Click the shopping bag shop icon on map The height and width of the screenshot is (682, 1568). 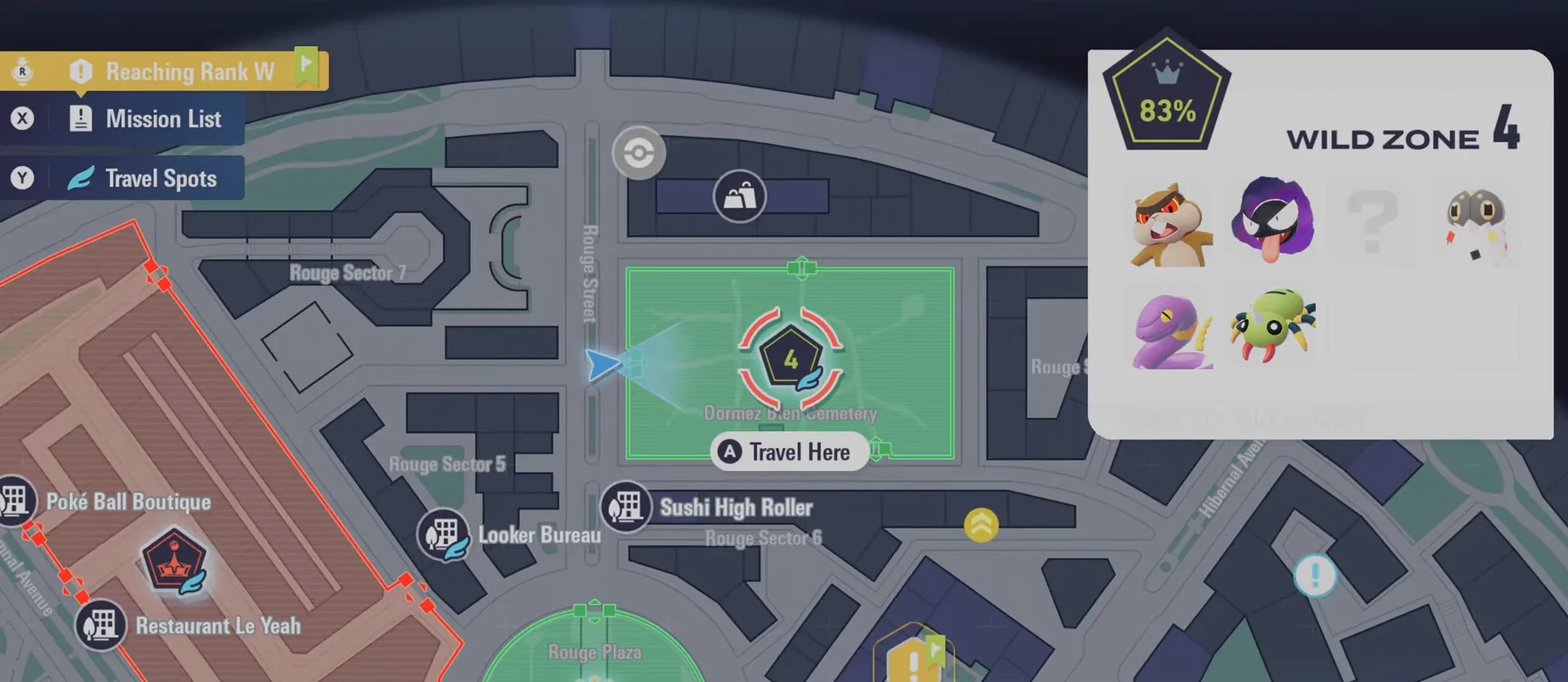click(x=741, y=195)
